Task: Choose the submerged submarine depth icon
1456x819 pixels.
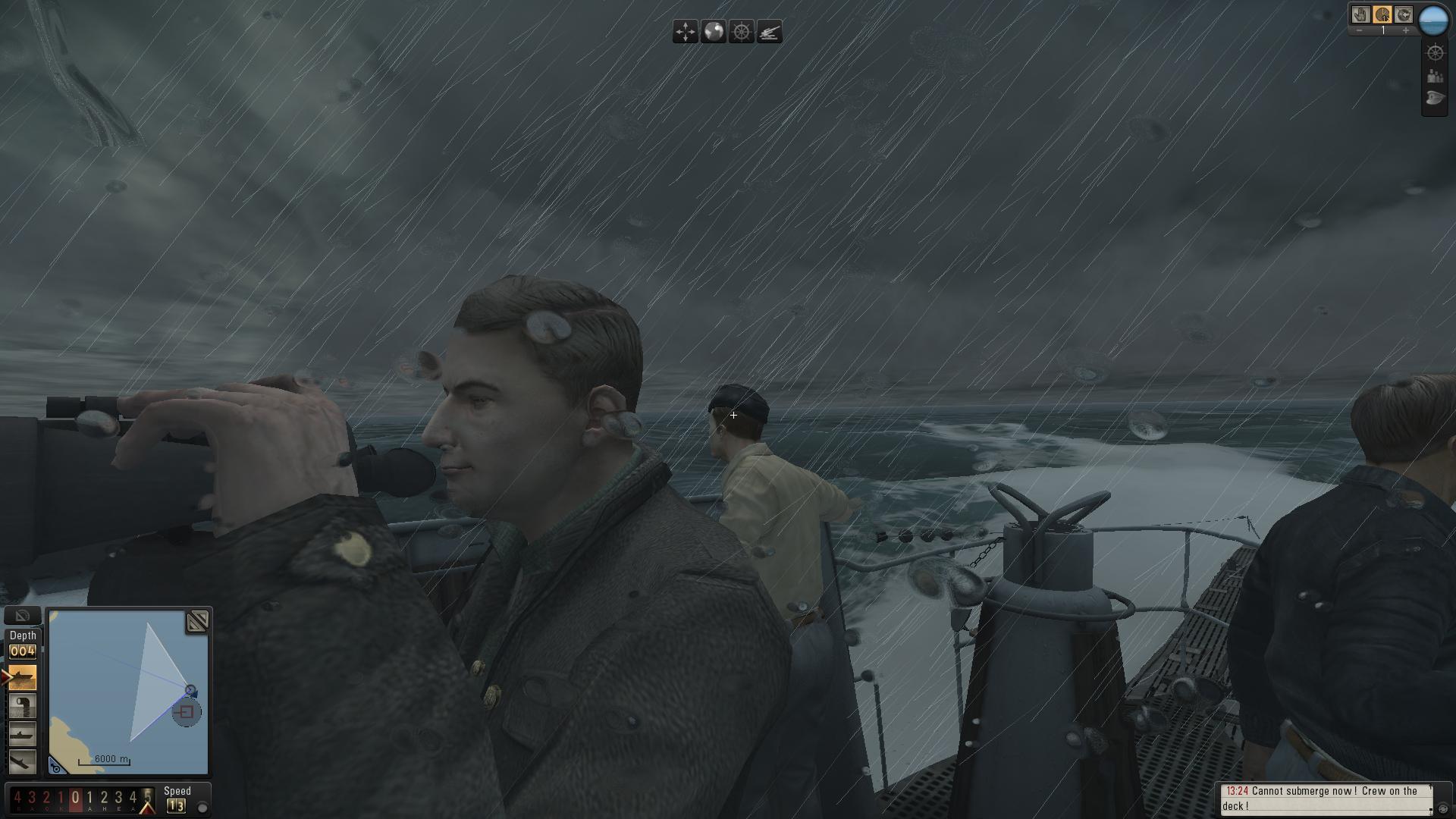Action: pos(23,734)
